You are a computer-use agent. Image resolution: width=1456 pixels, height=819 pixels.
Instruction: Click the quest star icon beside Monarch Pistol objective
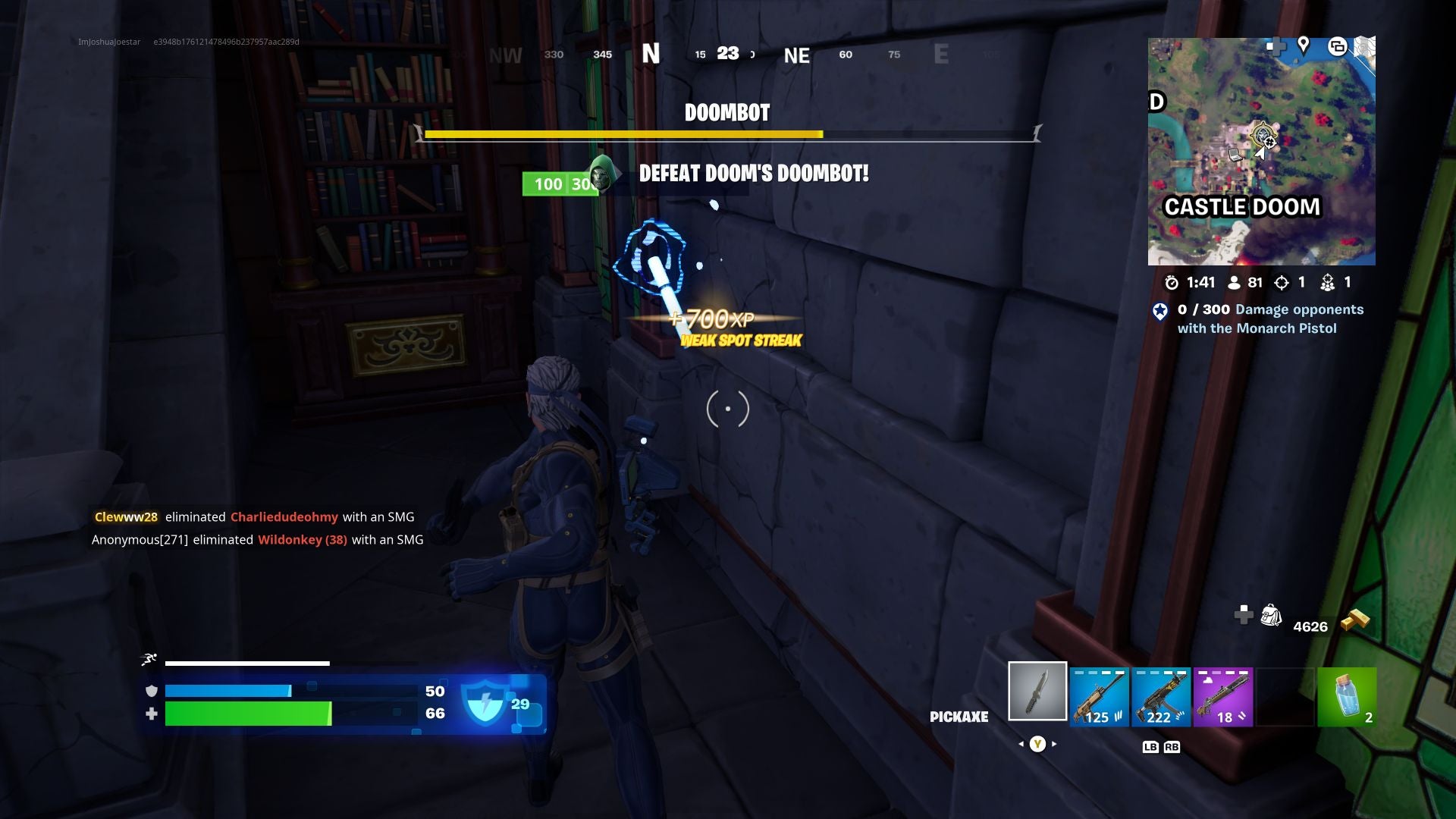[x=1160, y=309]
